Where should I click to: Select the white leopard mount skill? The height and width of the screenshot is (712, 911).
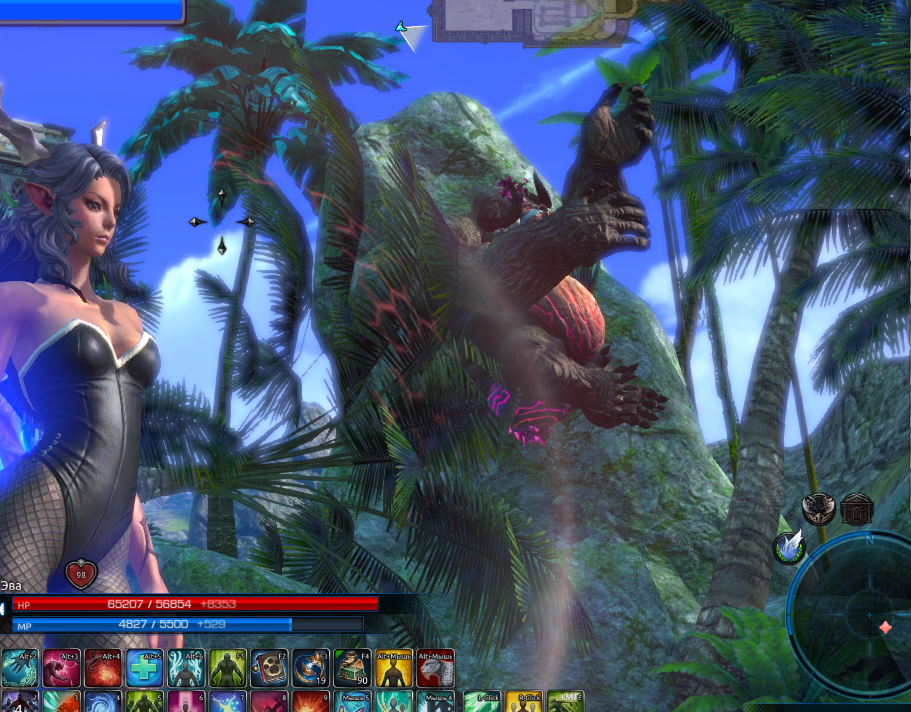[435, 666]
